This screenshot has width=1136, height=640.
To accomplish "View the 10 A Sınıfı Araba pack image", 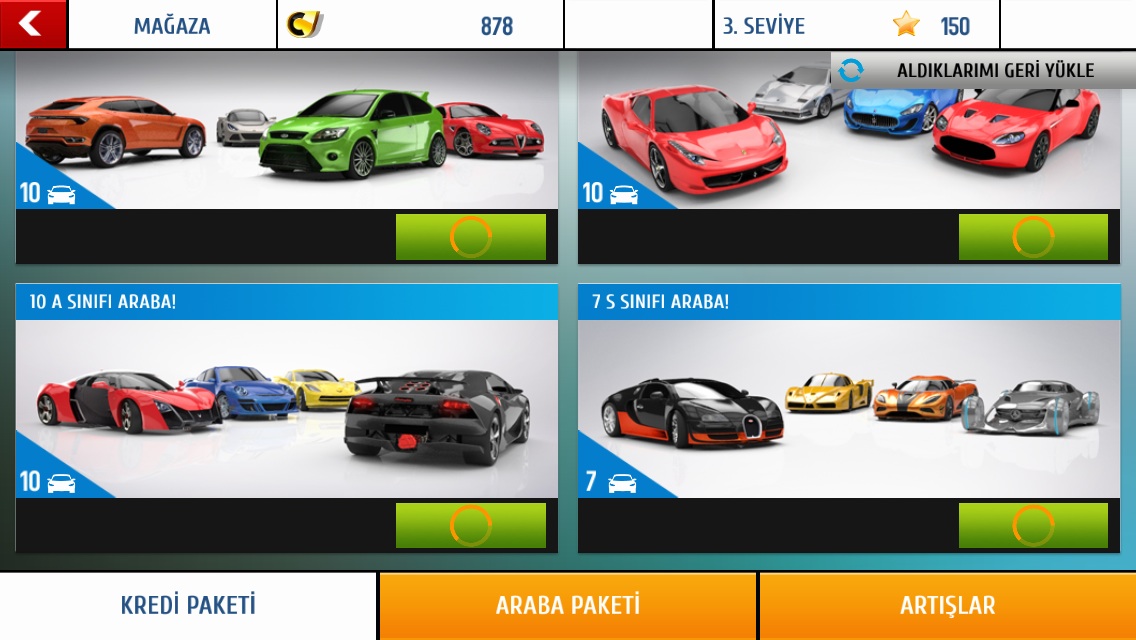I will [x=286, y=408].
